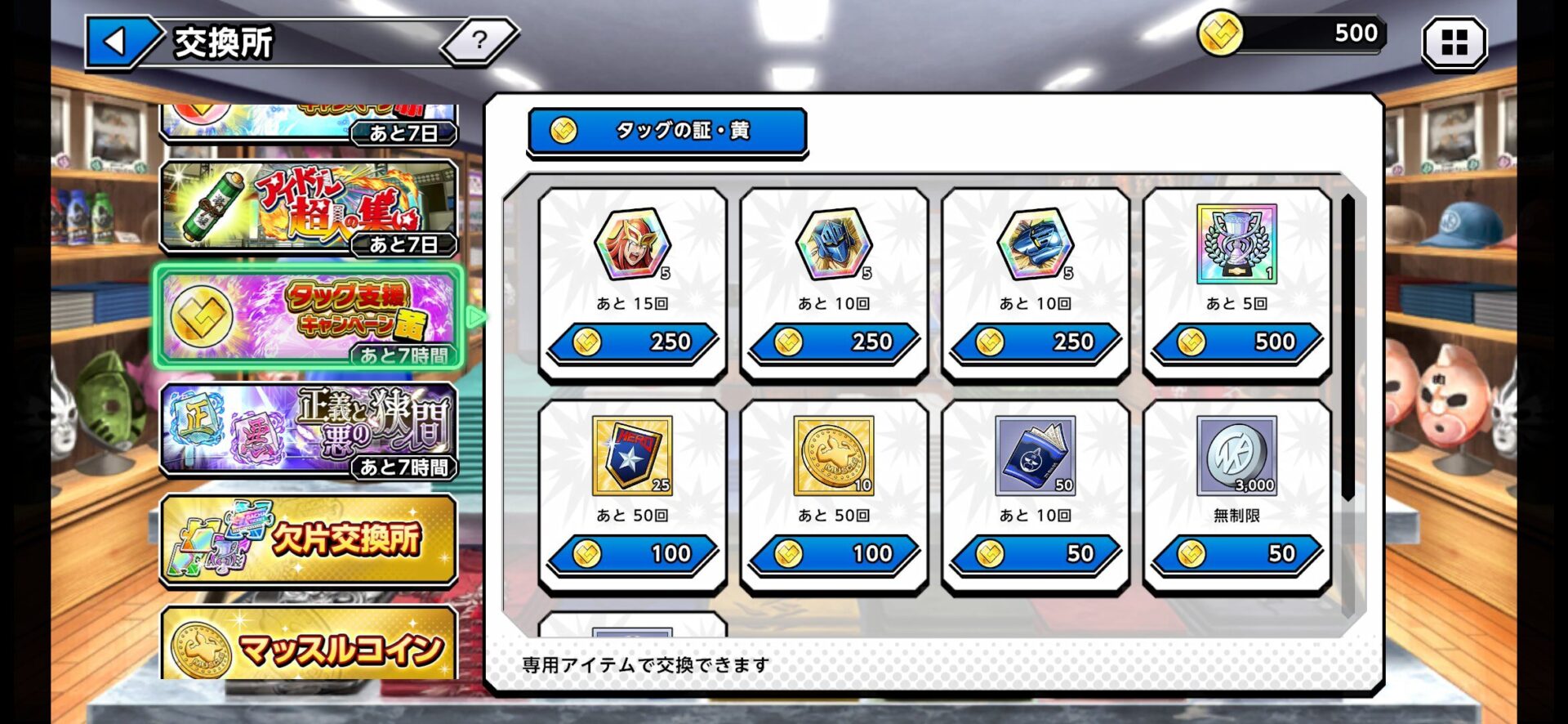Click the タッグの証・黄 currency label
This screenshot has height=724, width=1568.
[667, 131]
